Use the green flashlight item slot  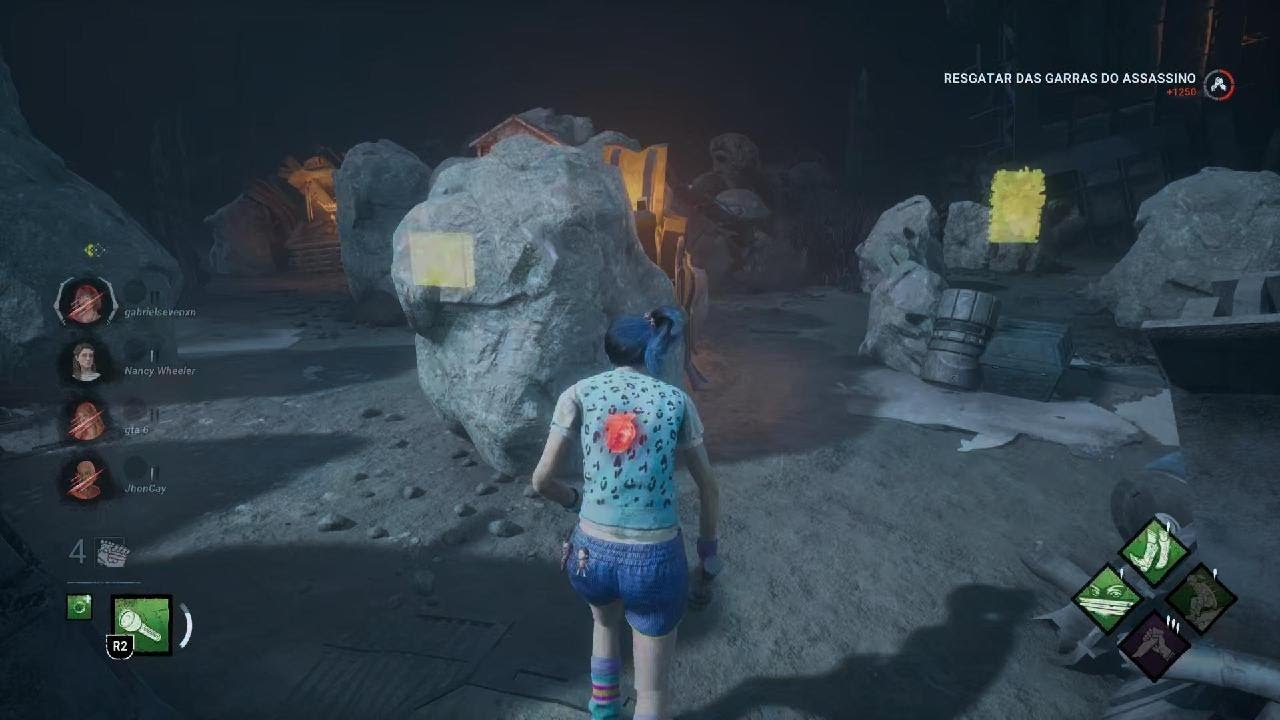pos(142,625)
